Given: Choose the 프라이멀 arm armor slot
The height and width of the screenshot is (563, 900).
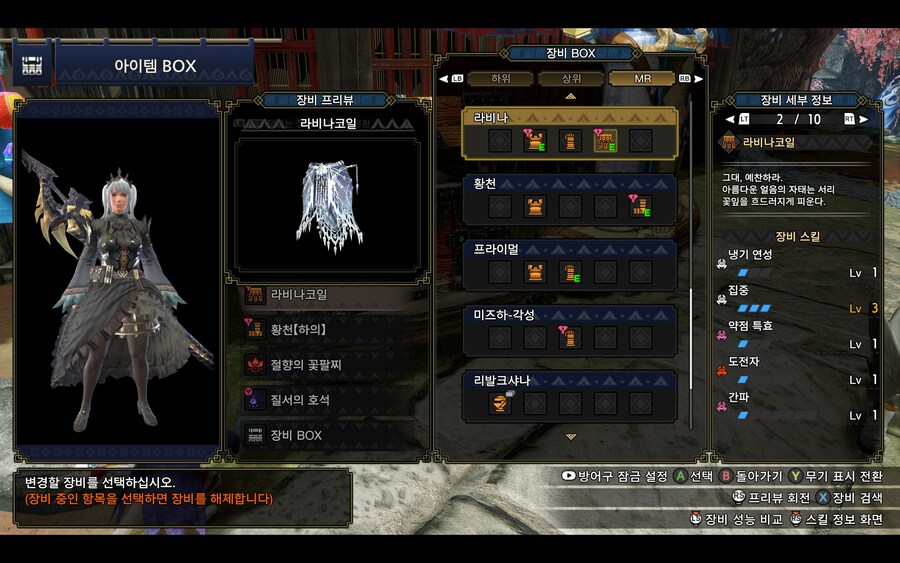Looking at the screenshot, I should coord(570,272).
